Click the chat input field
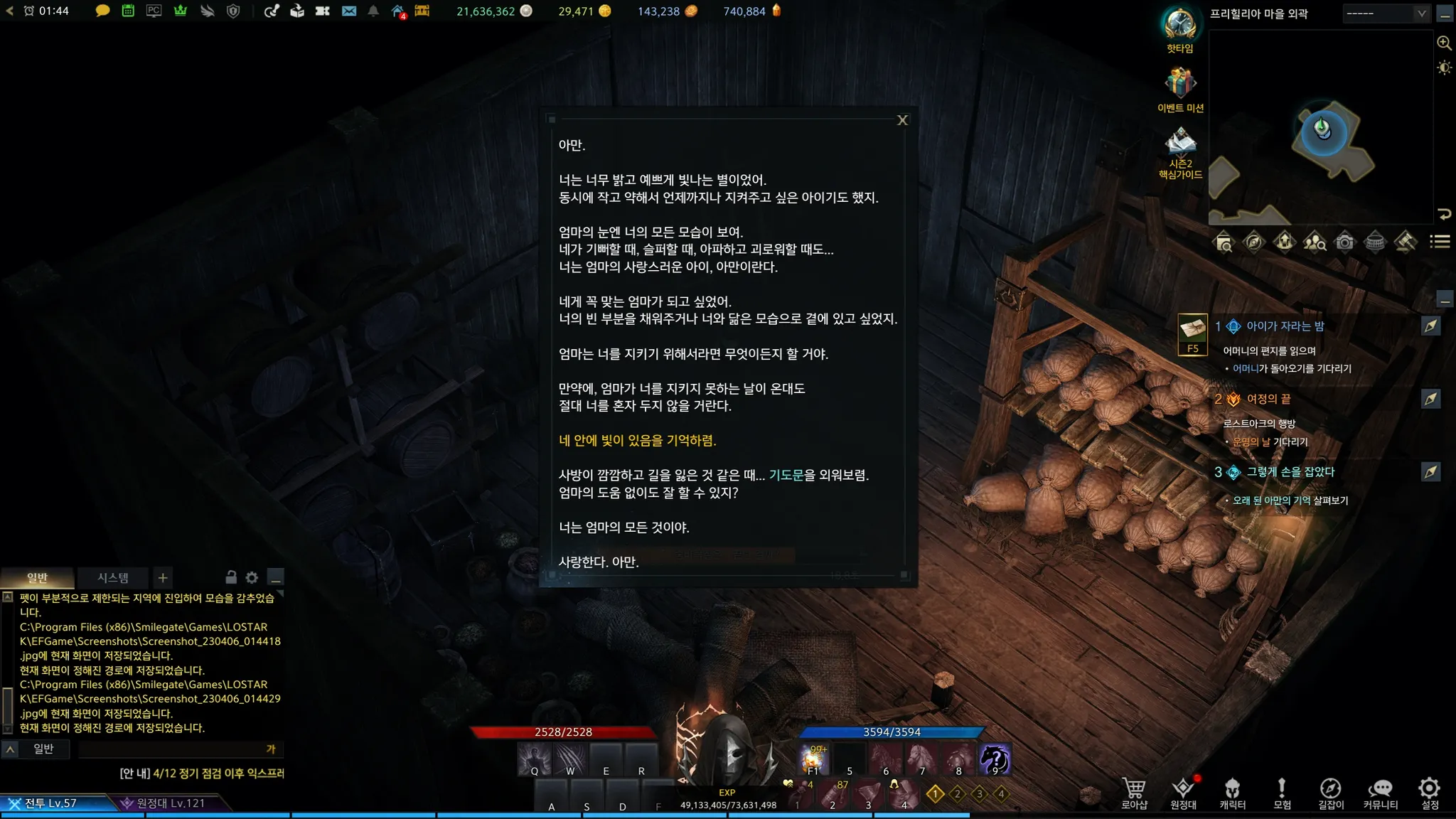 point(171,749)
